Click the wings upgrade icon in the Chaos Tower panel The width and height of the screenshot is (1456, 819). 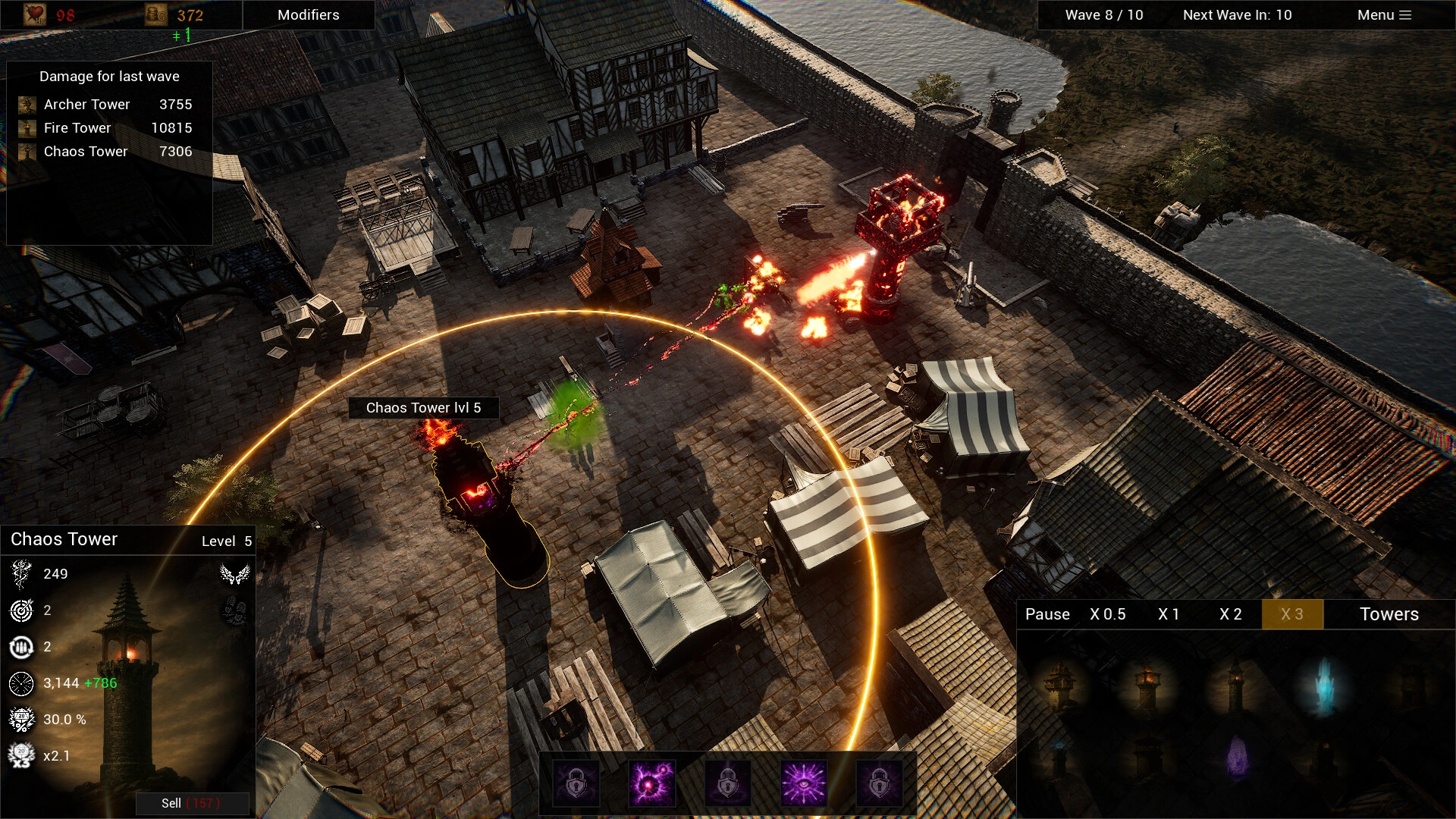[235, 573]
